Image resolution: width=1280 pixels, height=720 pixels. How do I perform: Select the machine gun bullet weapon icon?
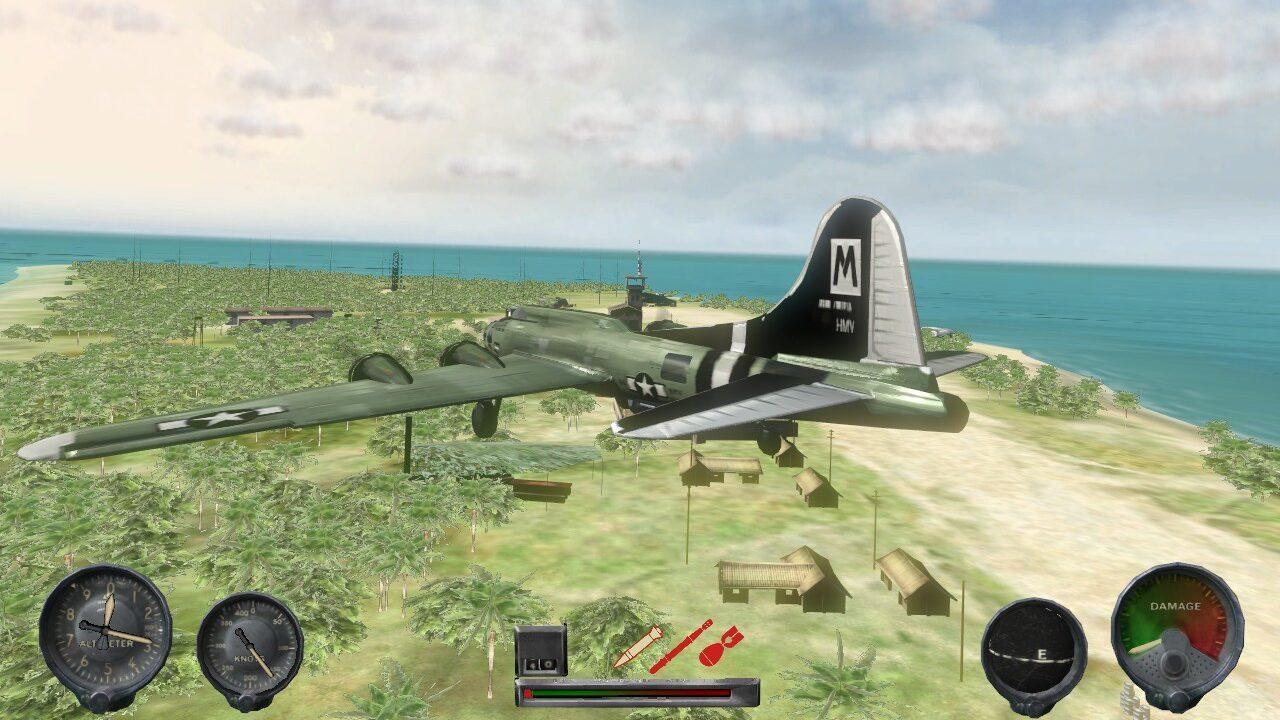point(638,647)
